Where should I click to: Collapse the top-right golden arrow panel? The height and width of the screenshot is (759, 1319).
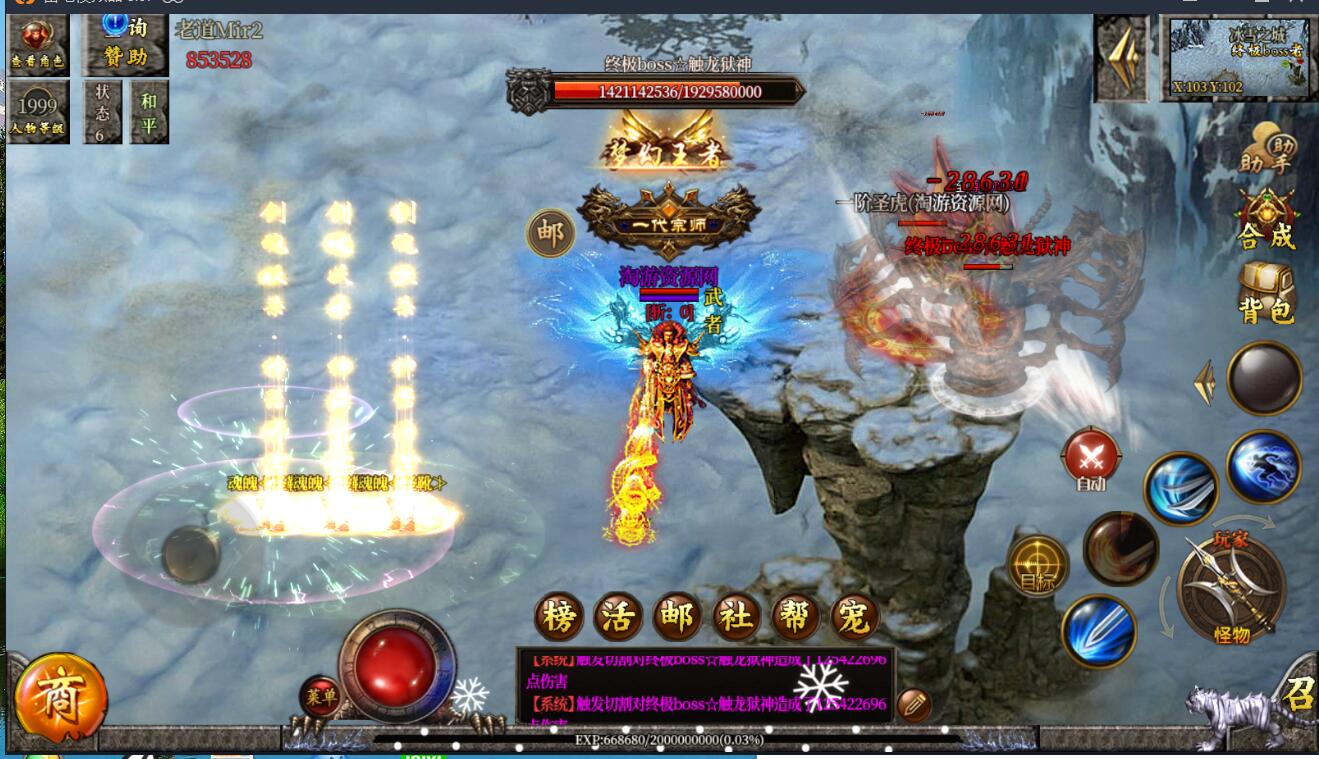[x=1121, y=58]
